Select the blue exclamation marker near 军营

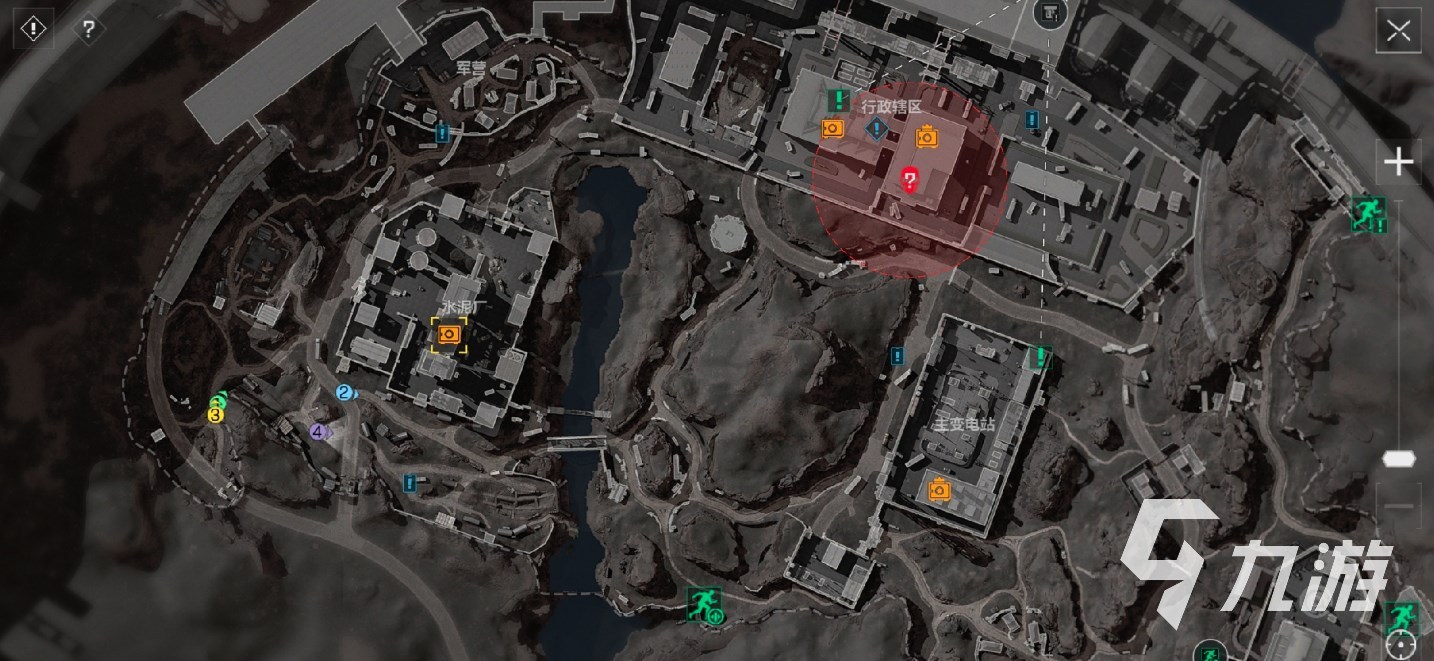coord(442,131)
